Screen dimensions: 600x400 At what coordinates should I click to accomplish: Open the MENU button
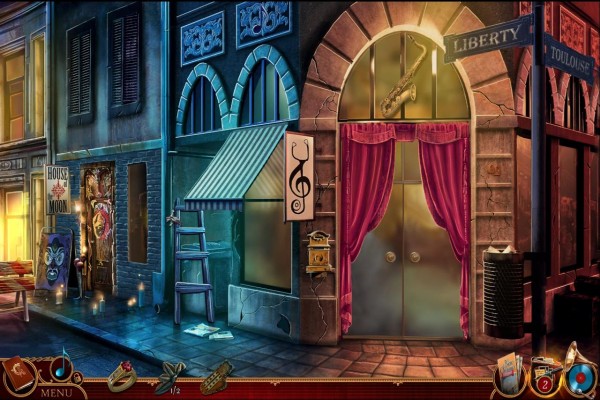55,392
